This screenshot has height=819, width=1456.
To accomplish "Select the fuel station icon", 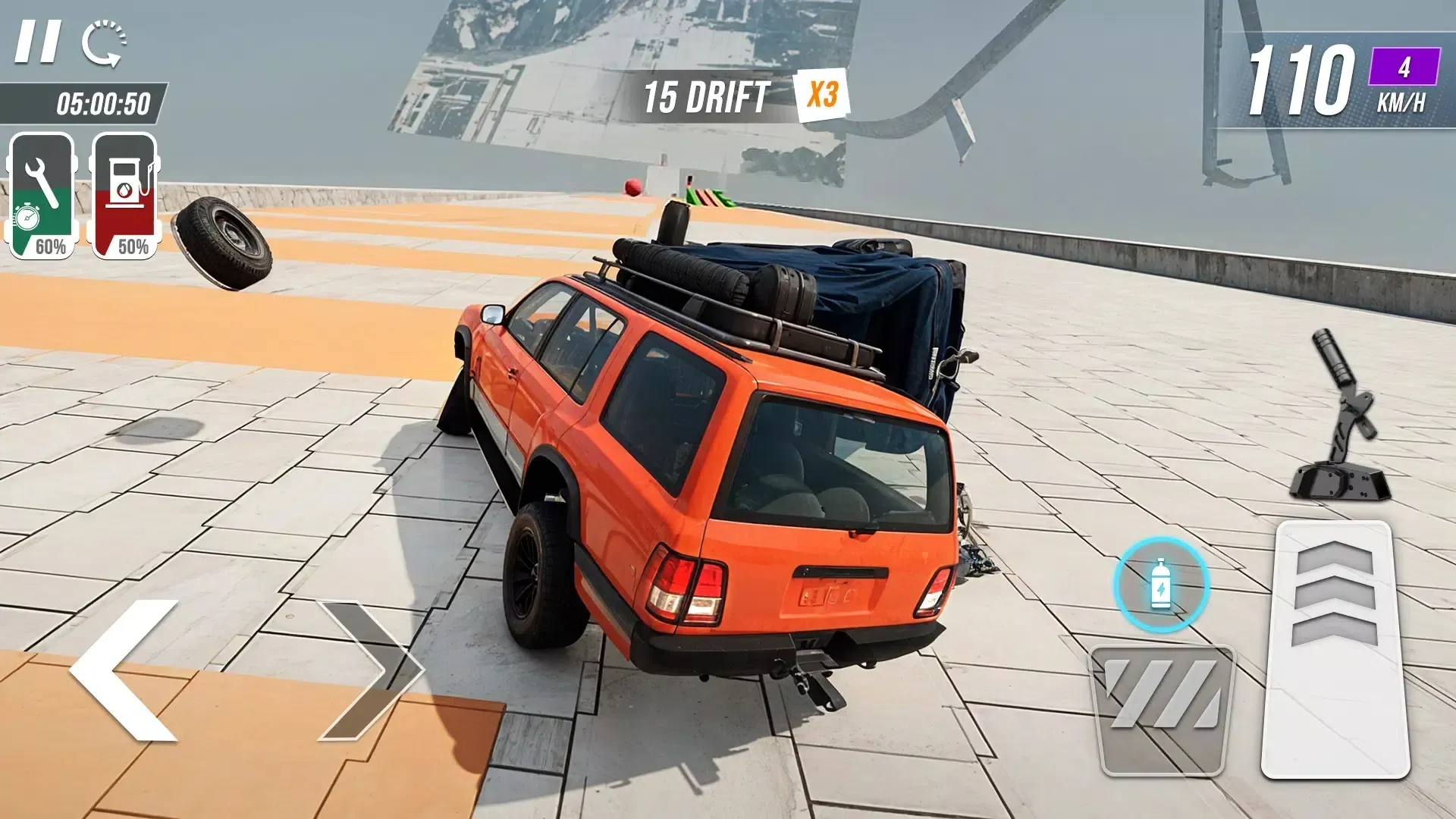I will (126, 191).
